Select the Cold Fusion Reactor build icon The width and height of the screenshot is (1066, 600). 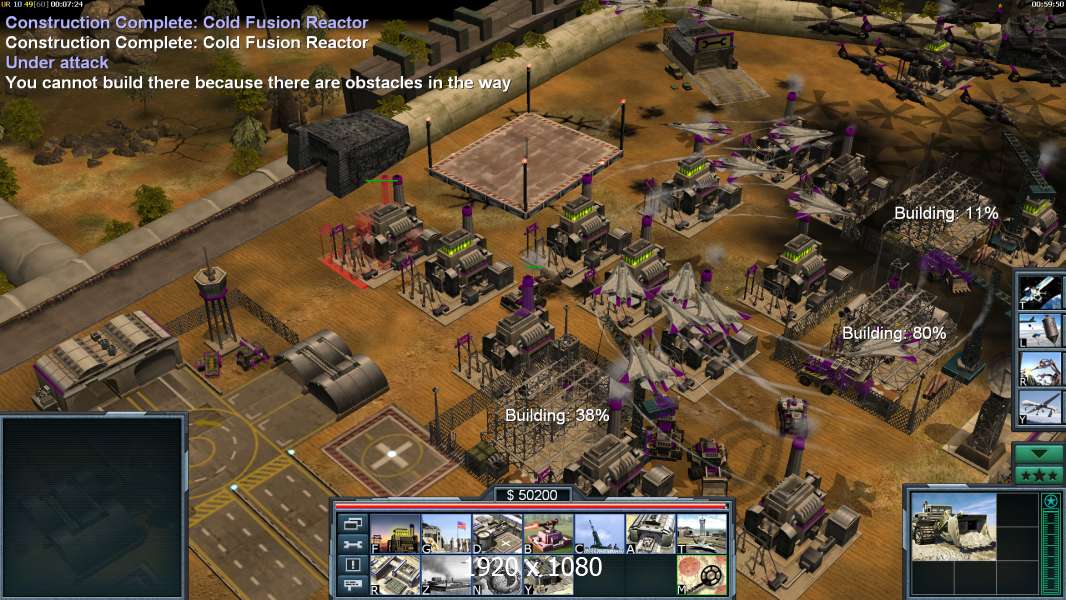click(394, 533)
